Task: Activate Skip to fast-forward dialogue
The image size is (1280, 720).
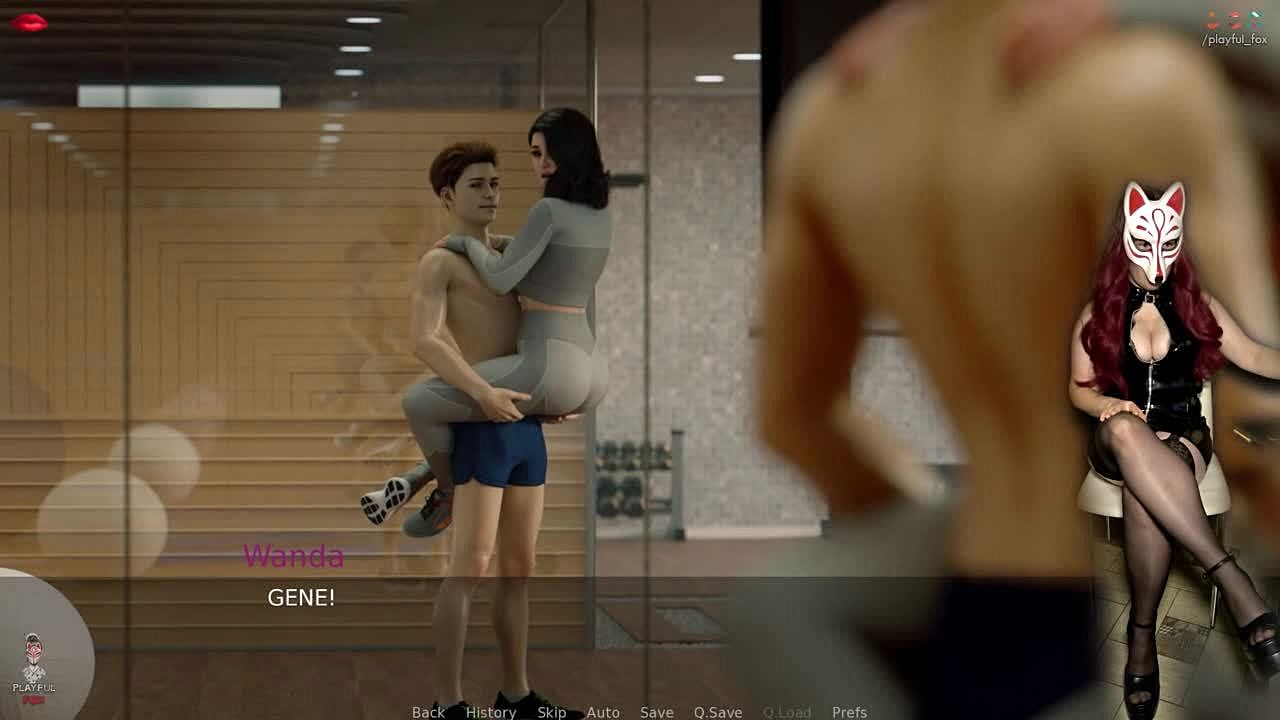Action: [x=551, y=712]
